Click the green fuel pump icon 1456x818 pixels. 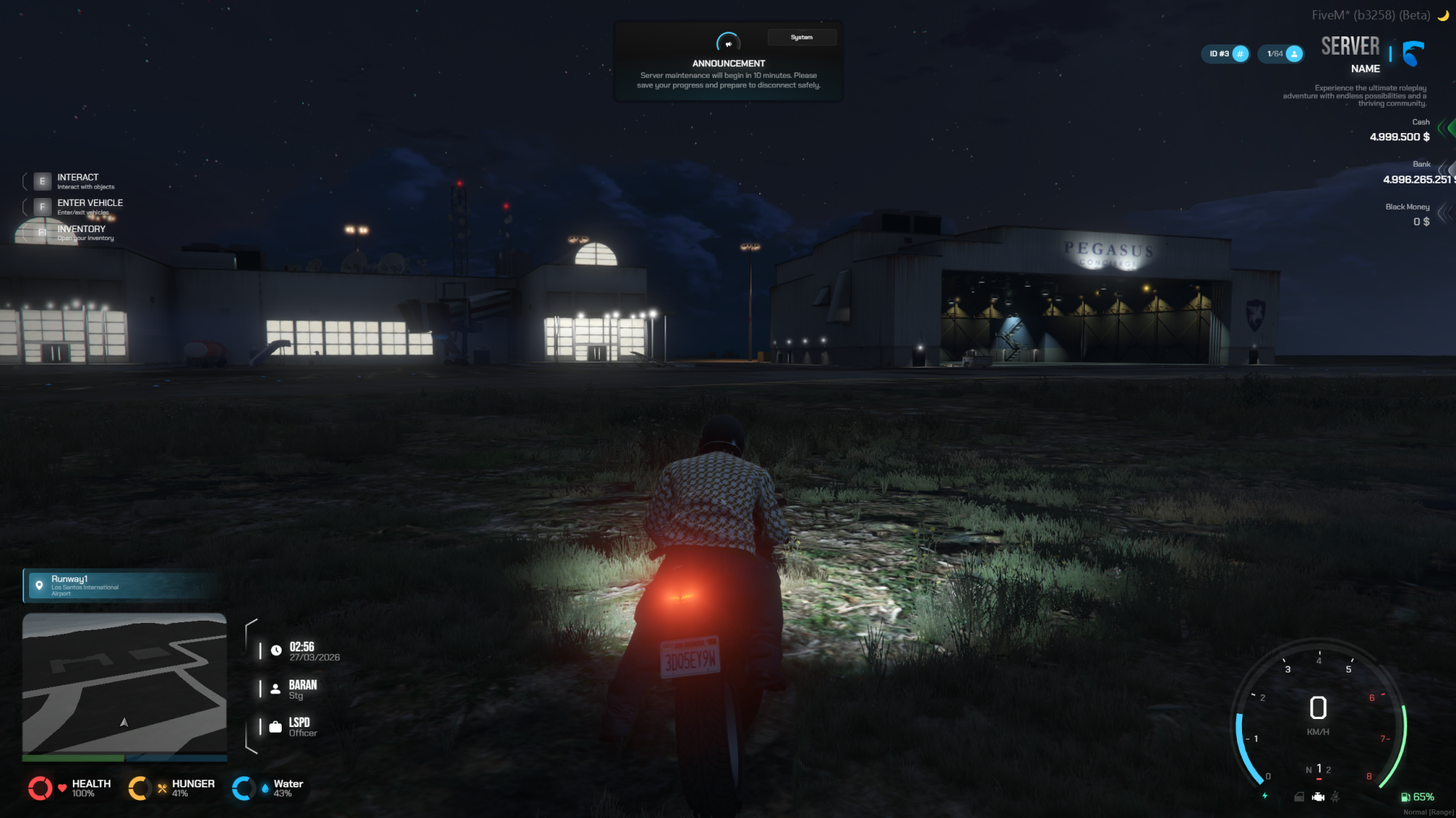(x=1405, y=797)
